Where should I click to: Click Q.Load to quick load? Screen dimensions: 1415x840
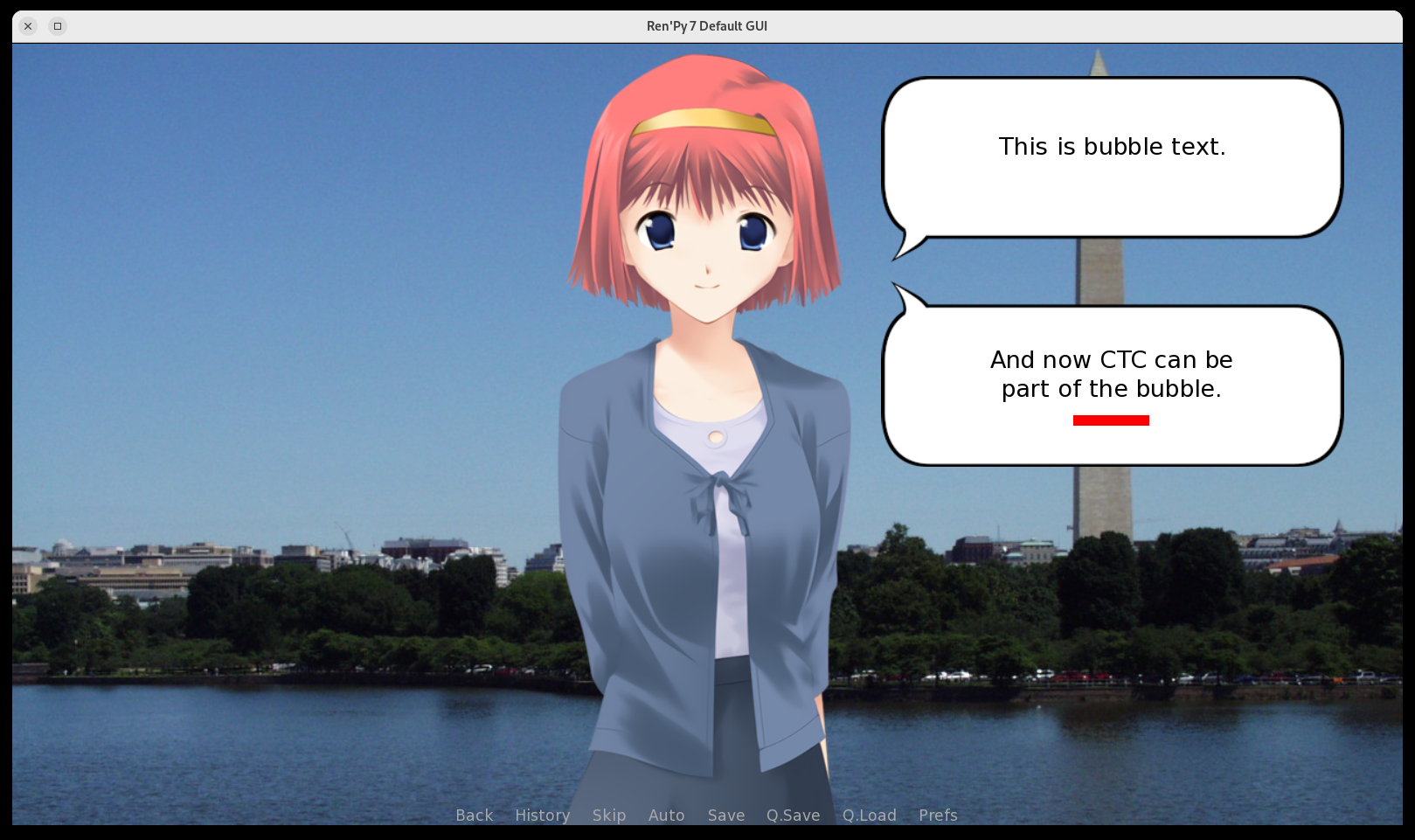(869, 815)
